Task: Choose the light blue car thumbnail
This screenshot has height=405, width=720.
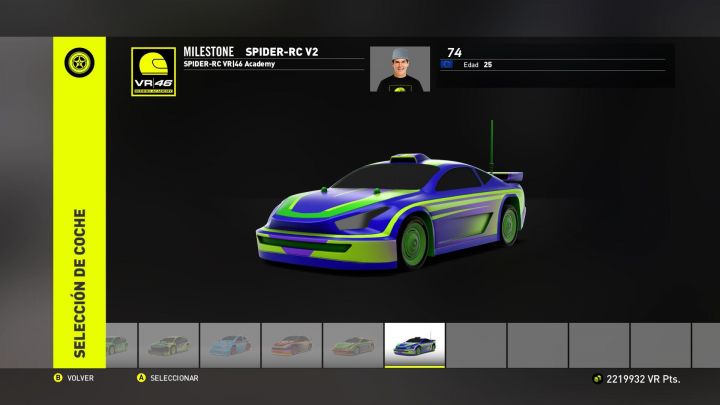Action: click(229, 345)
